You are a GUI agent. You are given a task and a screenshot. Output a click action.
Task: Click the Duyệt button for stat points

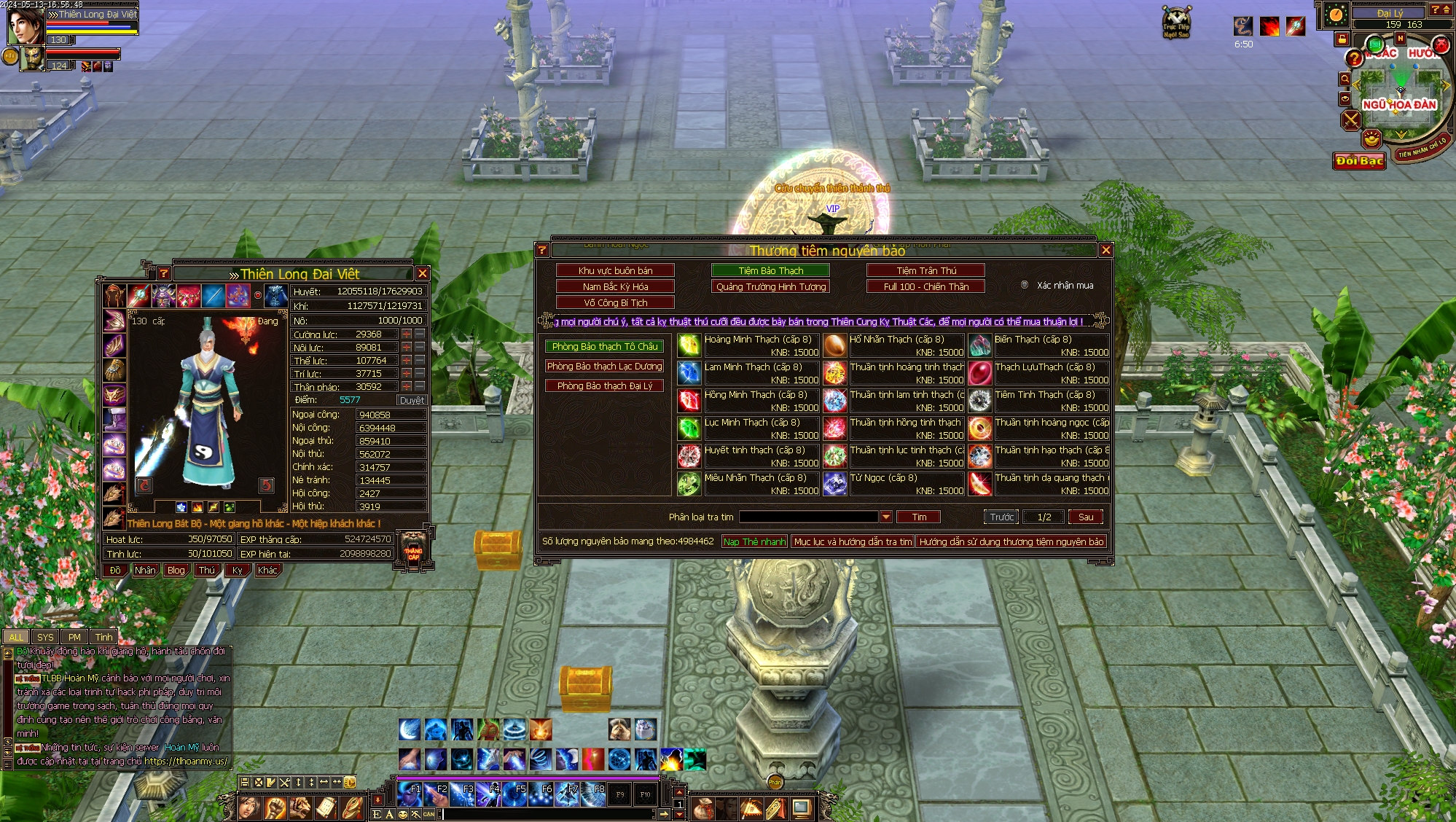click(x=411, y=400)
